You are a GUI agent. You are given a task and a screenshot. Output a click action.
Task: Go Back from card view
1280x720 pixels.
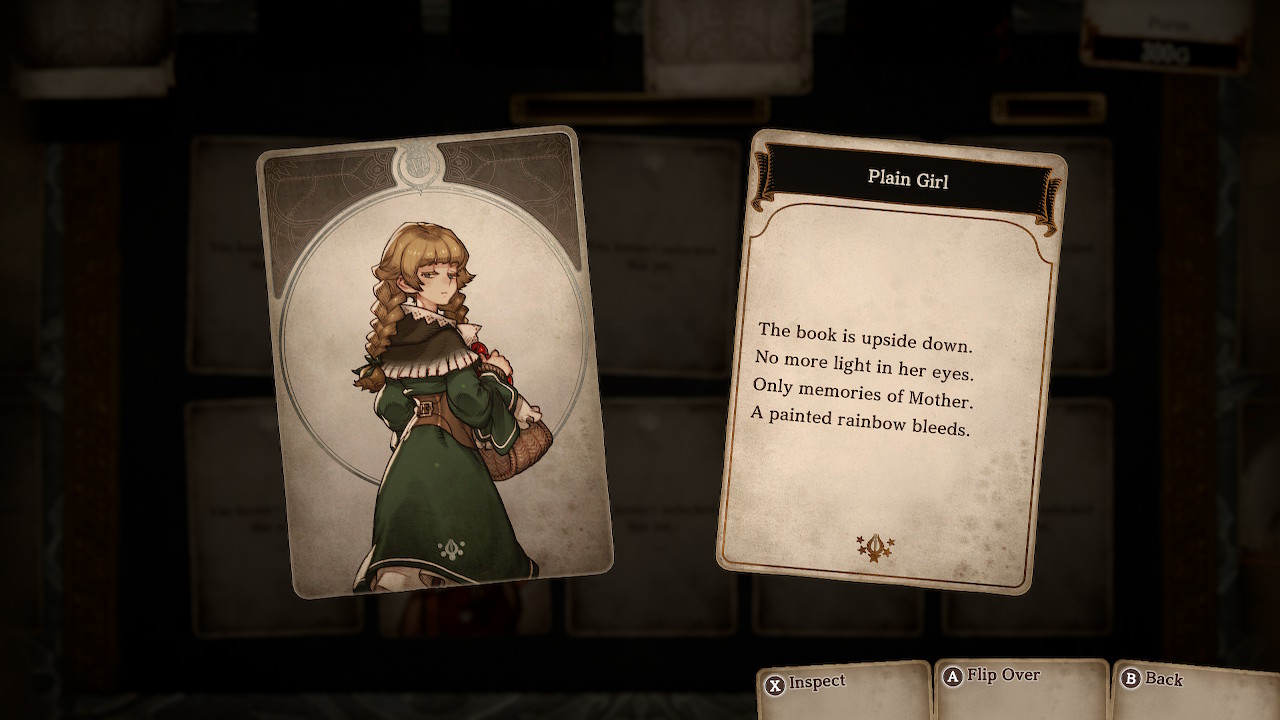[x=1152, y=680]
